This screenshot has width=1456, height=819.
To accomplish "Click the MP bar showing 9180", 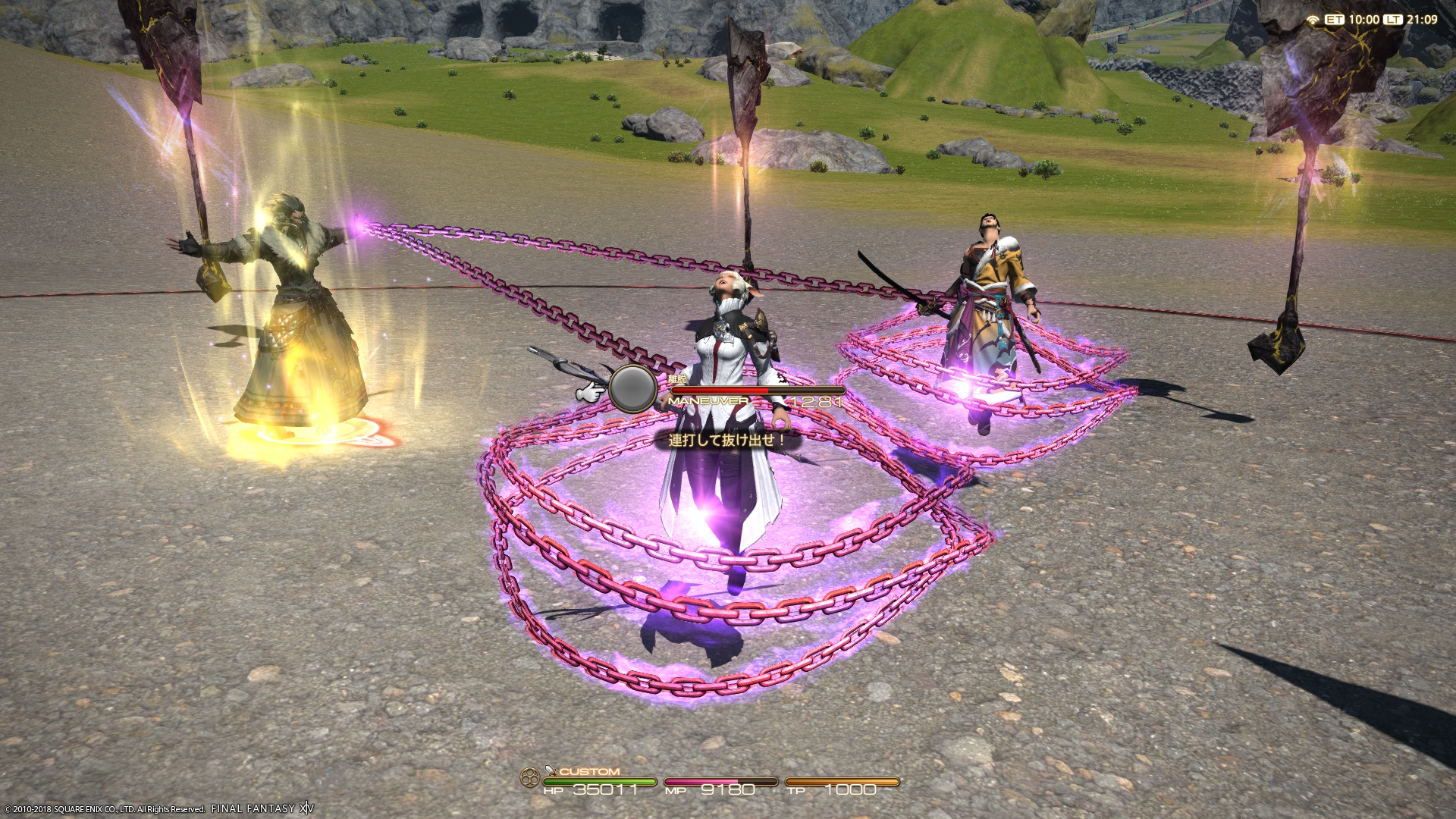I will coord(720,781).
